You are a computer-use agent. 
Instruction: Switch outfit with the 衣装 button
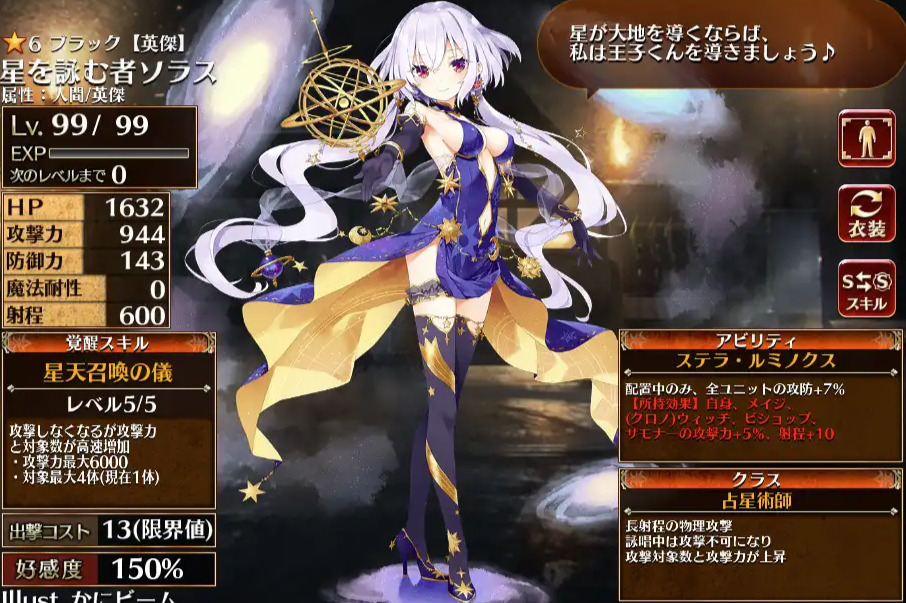[x=866, y=214]
